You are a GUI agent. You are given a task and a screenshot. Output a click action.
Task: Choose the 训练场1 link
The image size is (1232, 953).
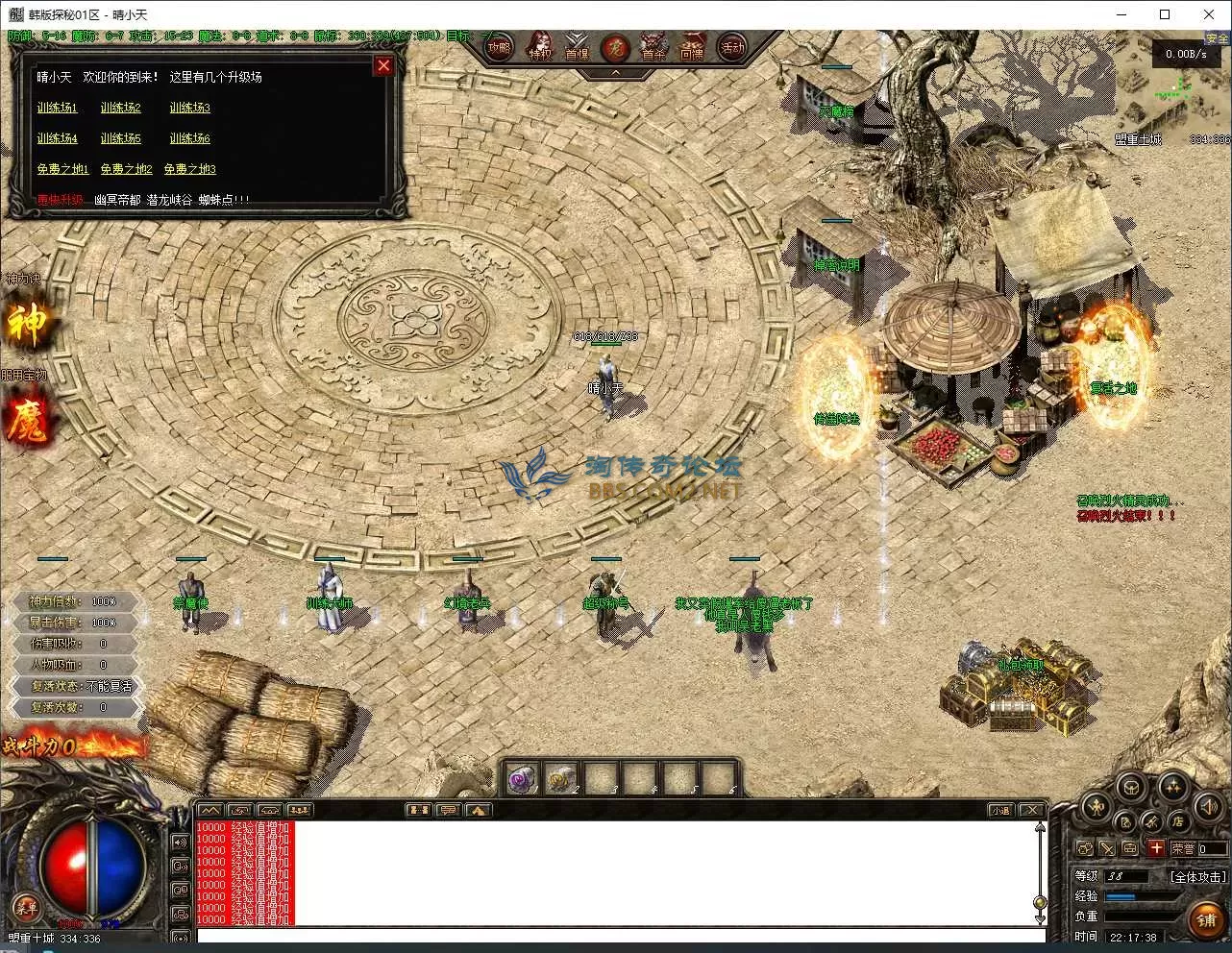point(57,108)
